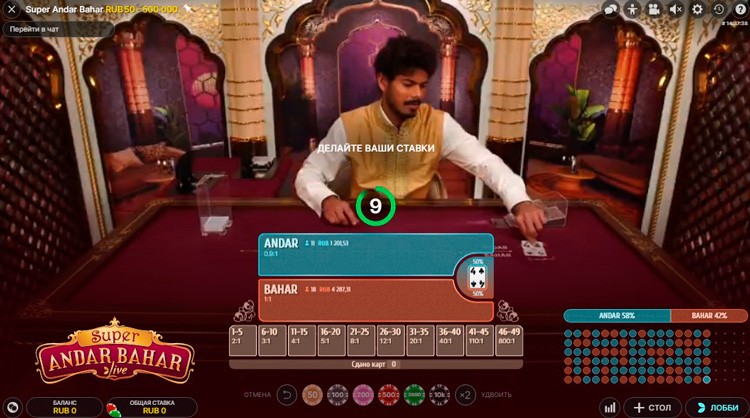Open the Лобби button
Viewport: 750px width, 418px height.
[x=716, y=407]
